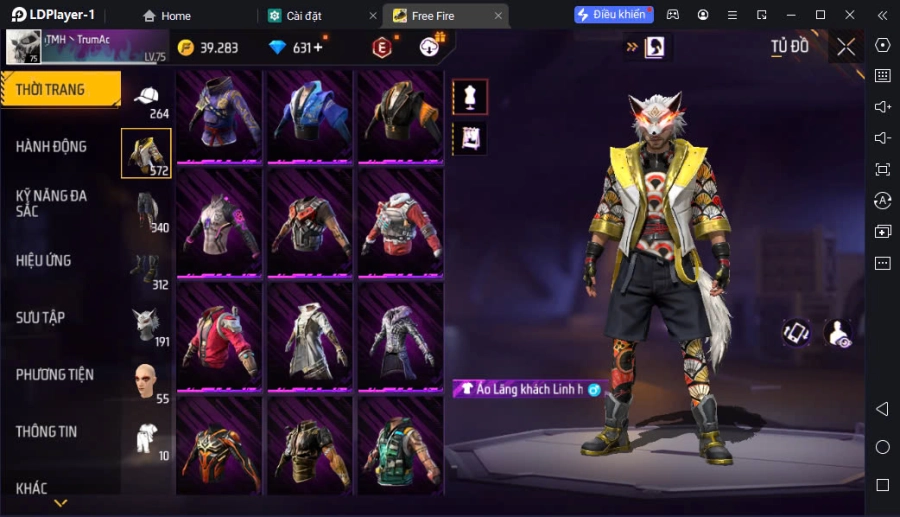Screen dimensions: 900x517
Task: Open the boots subcategory with 312 items
Action: click(x=147, y=268)
